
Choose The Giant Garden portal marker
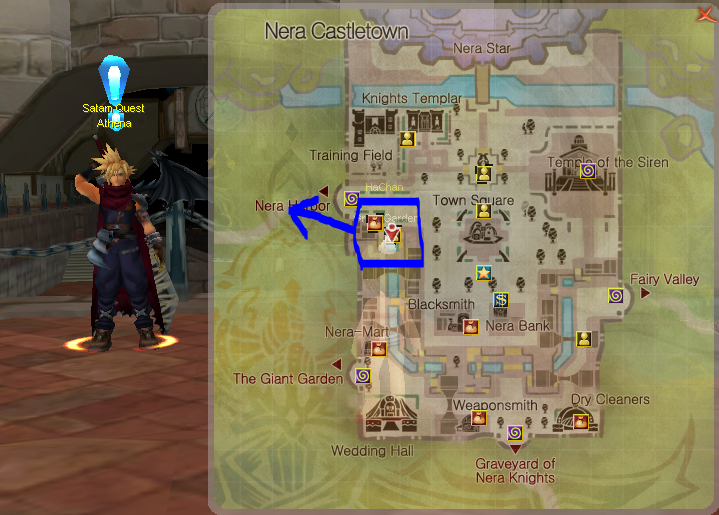[x=362, y=375]
